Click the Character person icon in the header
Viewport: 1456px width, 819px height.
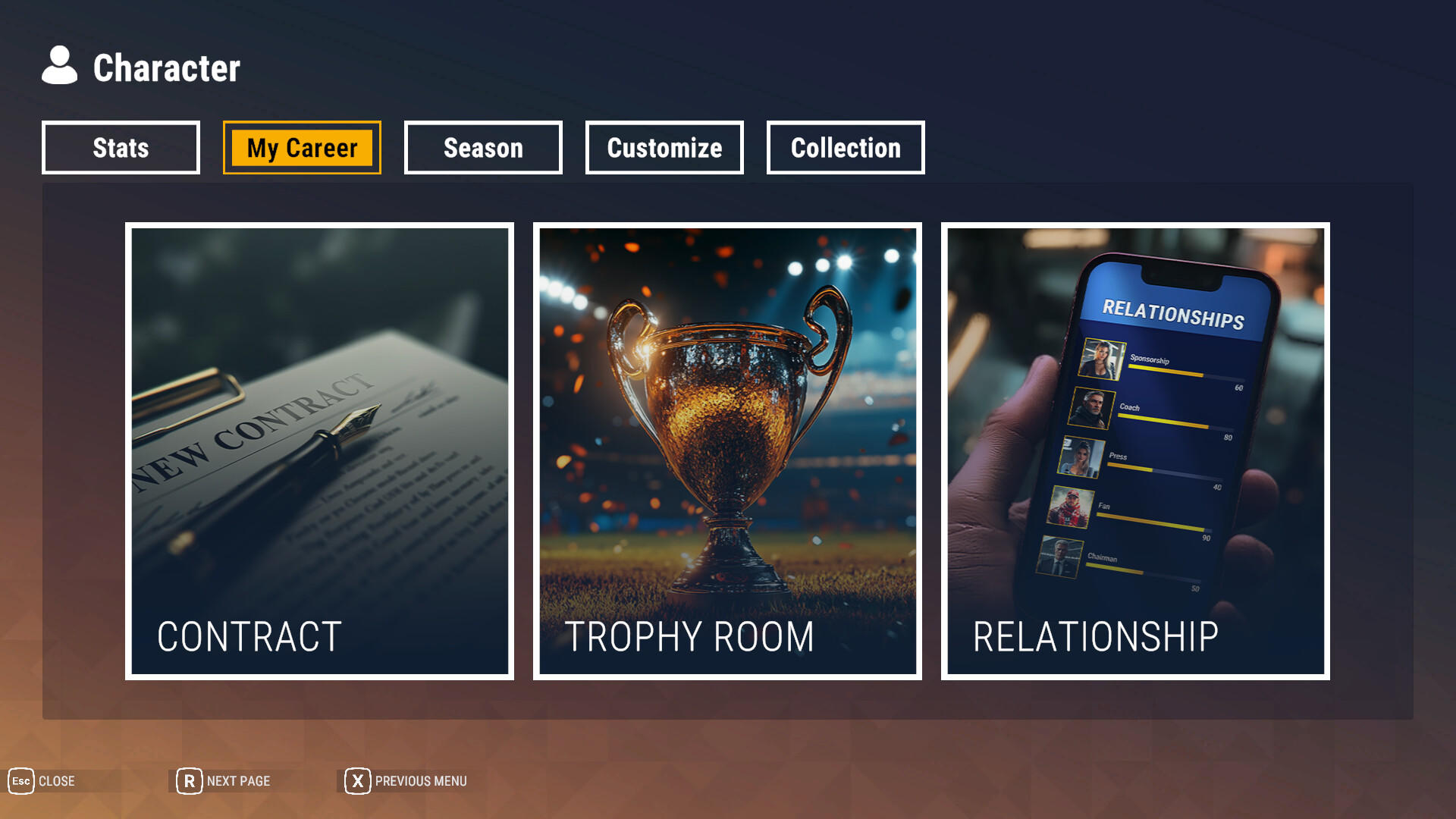60,67
